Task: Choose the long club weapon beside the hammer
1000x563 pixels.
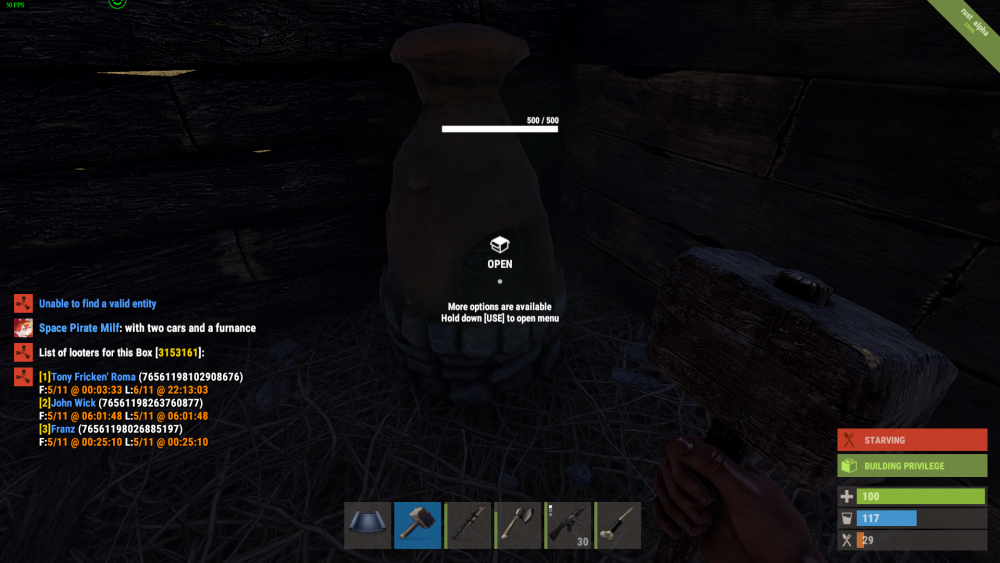Action: pos(468,525)
